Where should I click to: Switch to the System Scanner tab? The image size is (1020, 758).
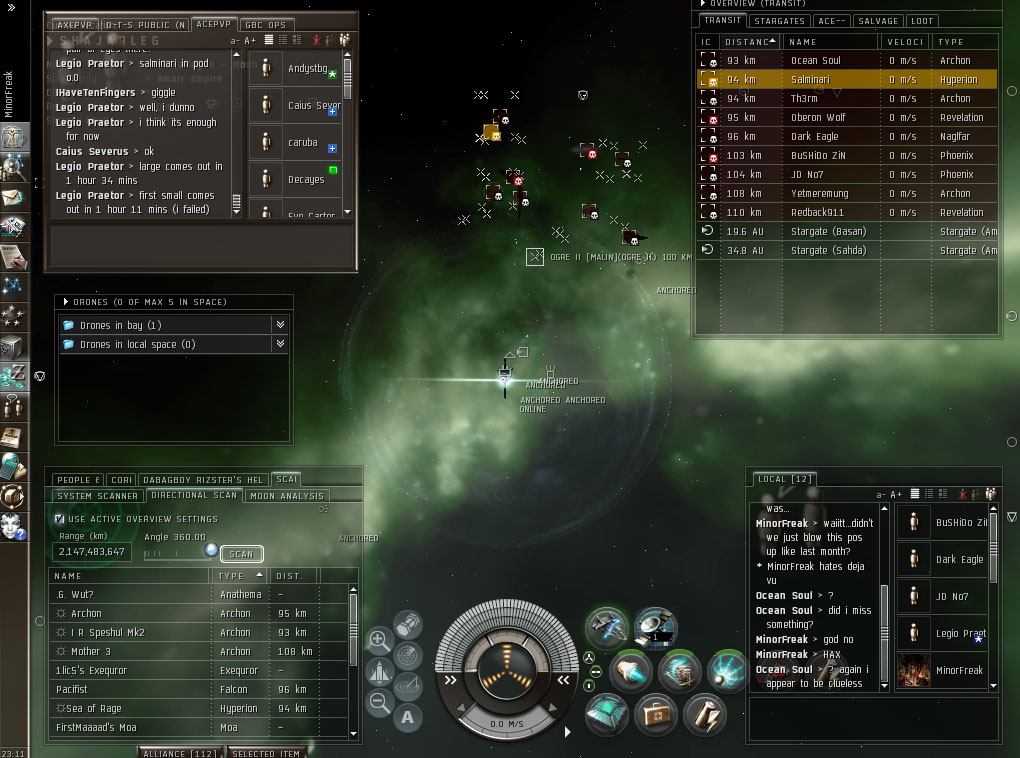[x=98, y=495]
